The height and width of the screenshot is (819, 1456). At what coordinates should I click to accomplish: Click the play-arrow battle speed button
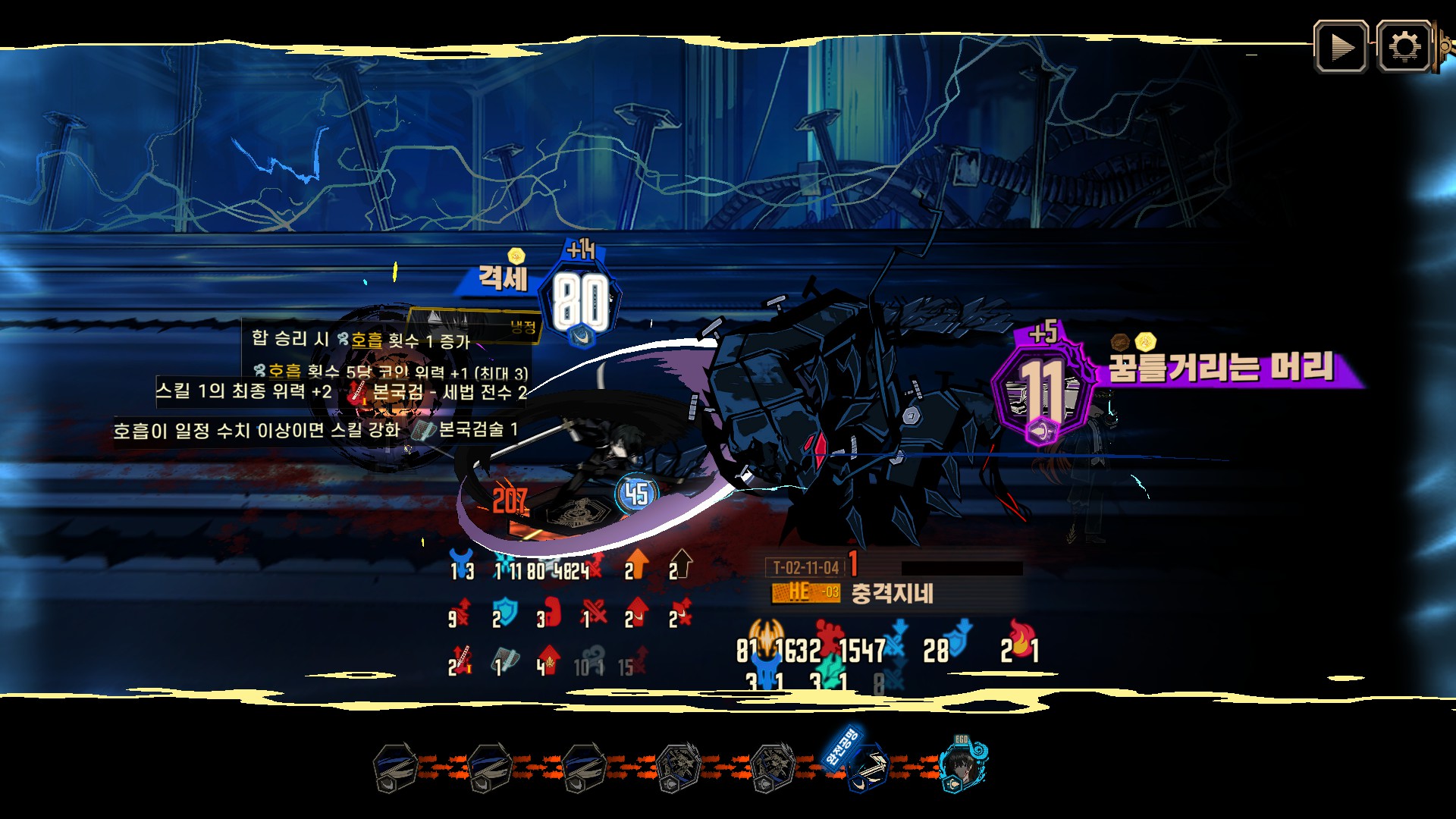(x=1341, y=47)
